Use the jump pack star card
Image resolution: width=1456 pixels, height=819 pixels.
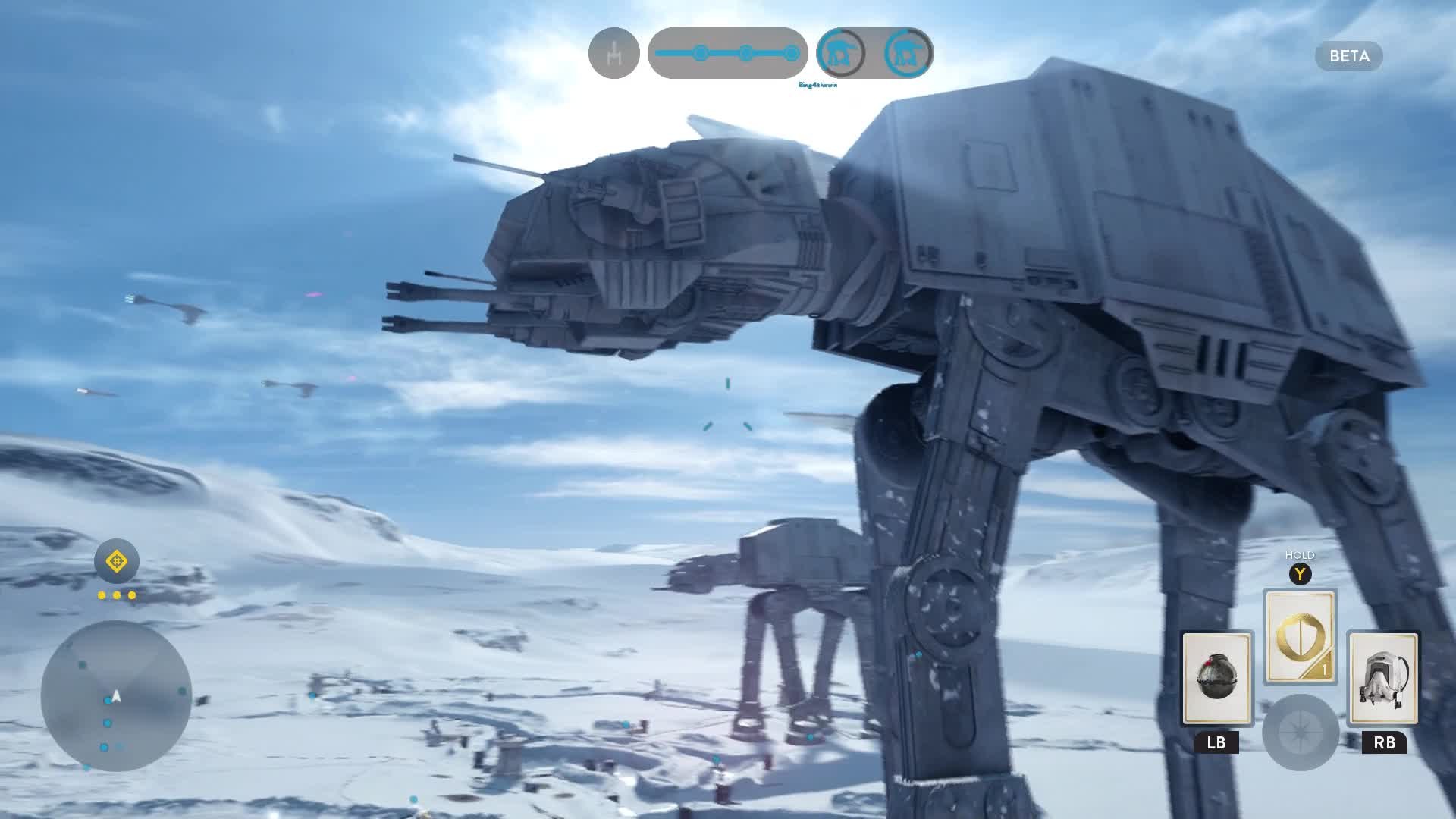[x=1384, y=678]
